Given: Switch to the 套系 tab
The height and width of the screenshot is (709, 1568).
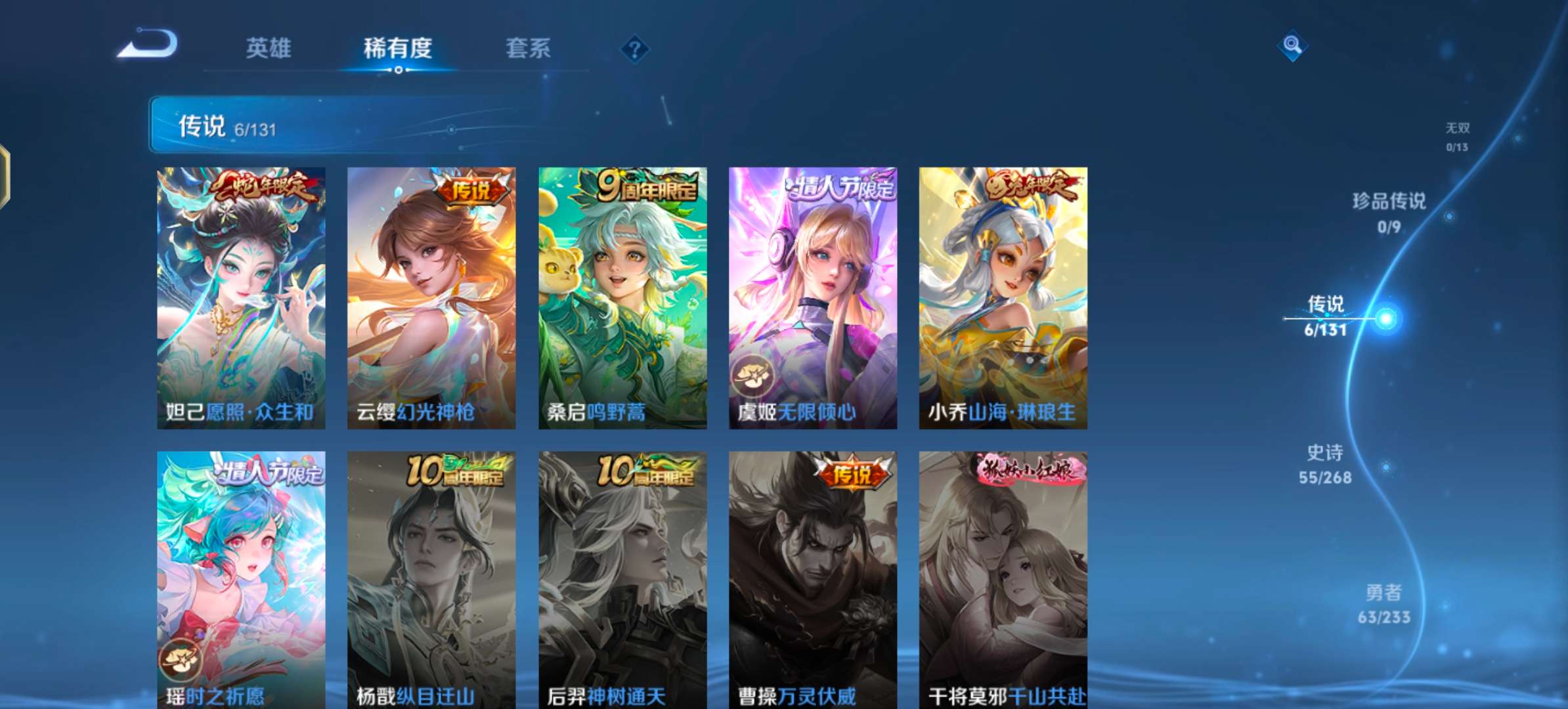Looking at the screenshot, I should pyautogui.click(x=529, y=47).
